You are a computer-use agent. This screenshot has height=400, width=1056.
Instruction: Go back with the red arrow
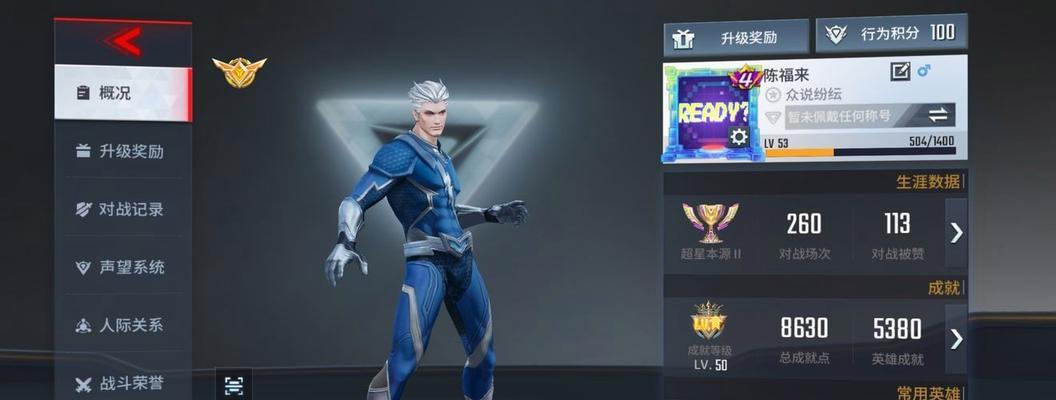[x=124, y=42]
